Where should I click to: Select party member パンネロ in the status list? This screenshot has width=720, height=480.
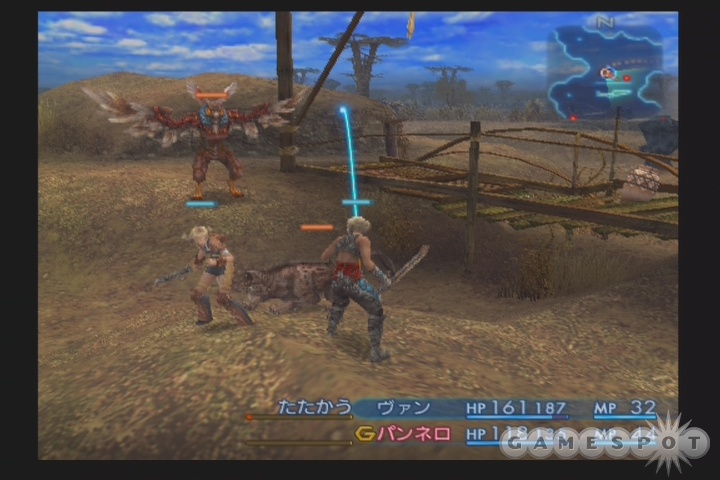(x=412, y=434)
